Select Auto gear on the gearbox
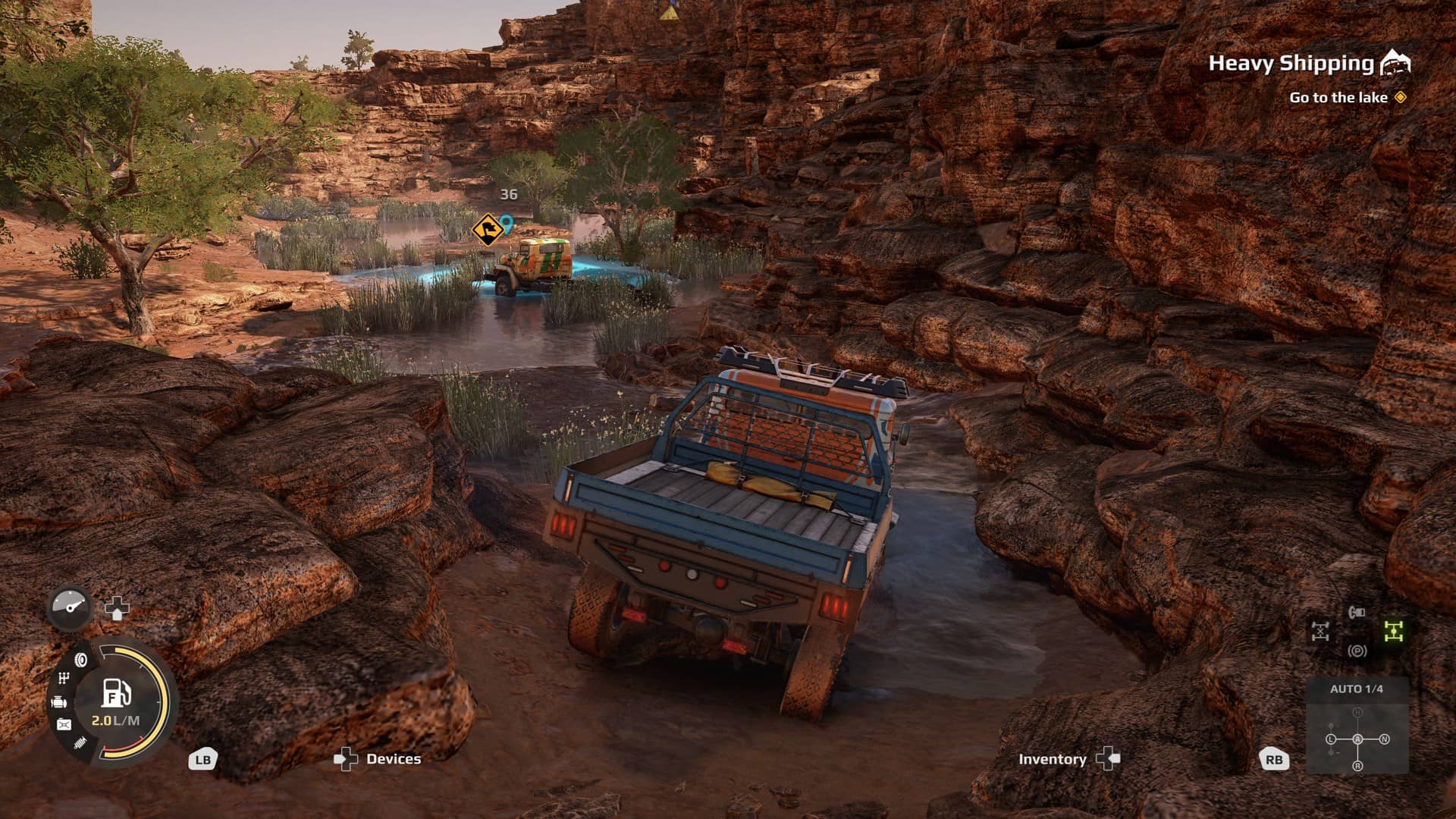Viewport: 1456px width, 819px height. click(1357, 739)
